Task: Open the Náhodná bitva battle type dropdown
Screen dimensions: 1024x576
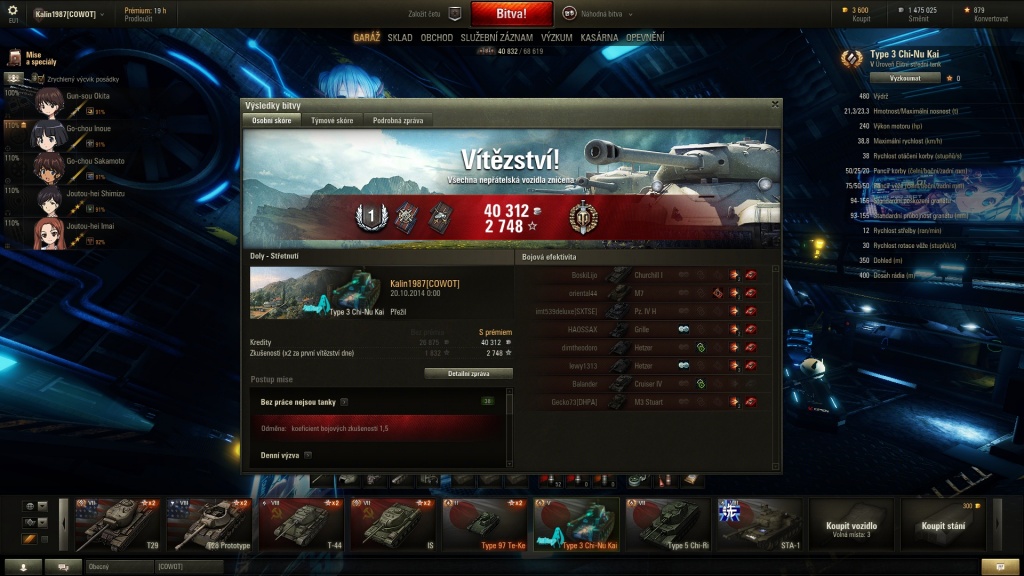Action: (596, 14)
